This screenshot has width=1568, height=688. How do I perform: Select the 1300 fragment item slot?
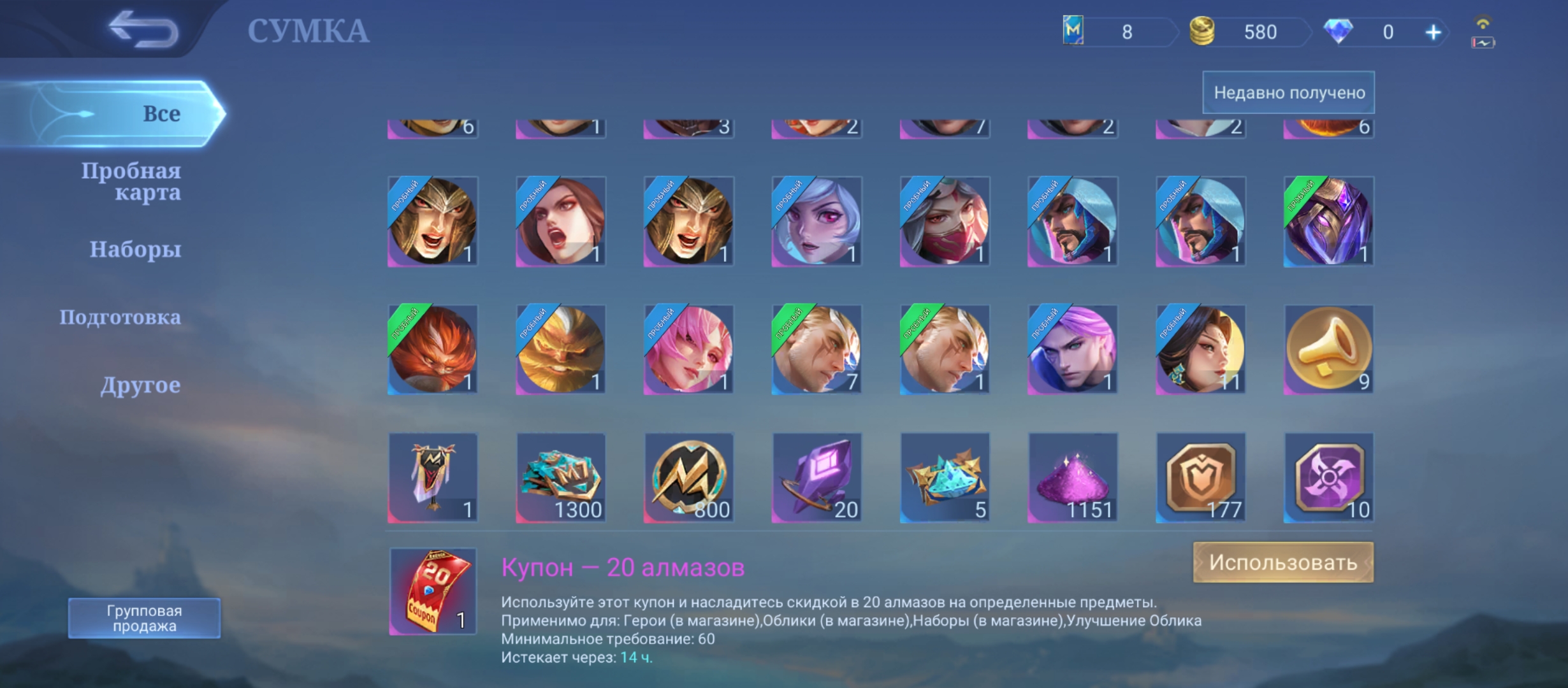(x=561, y=478)
